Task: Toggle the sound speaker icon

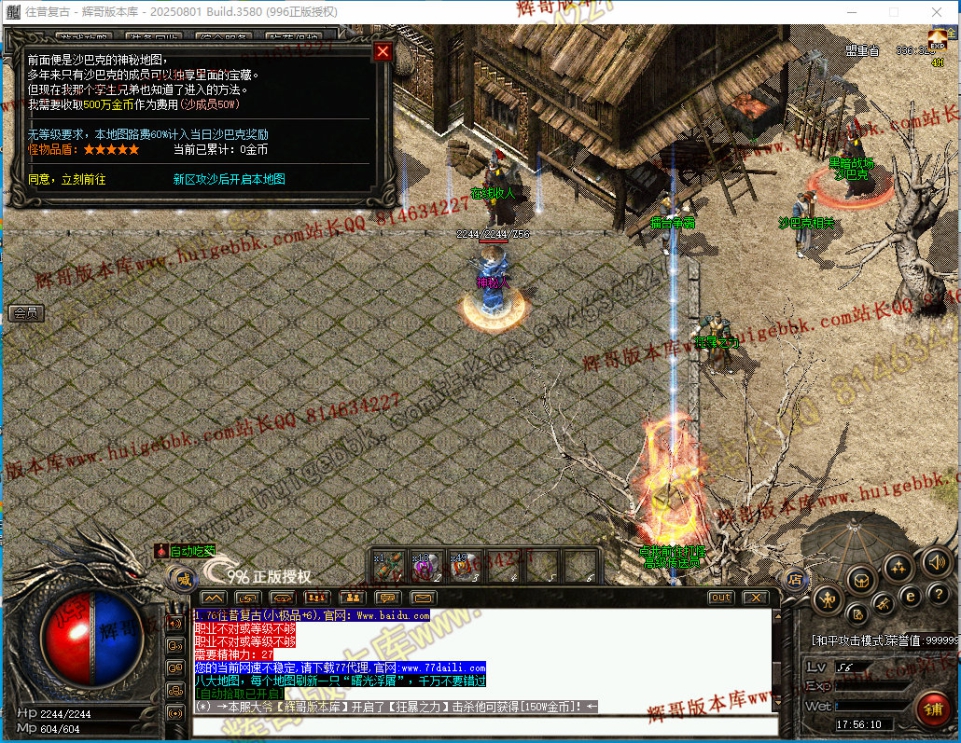Action: pos(936,560)
